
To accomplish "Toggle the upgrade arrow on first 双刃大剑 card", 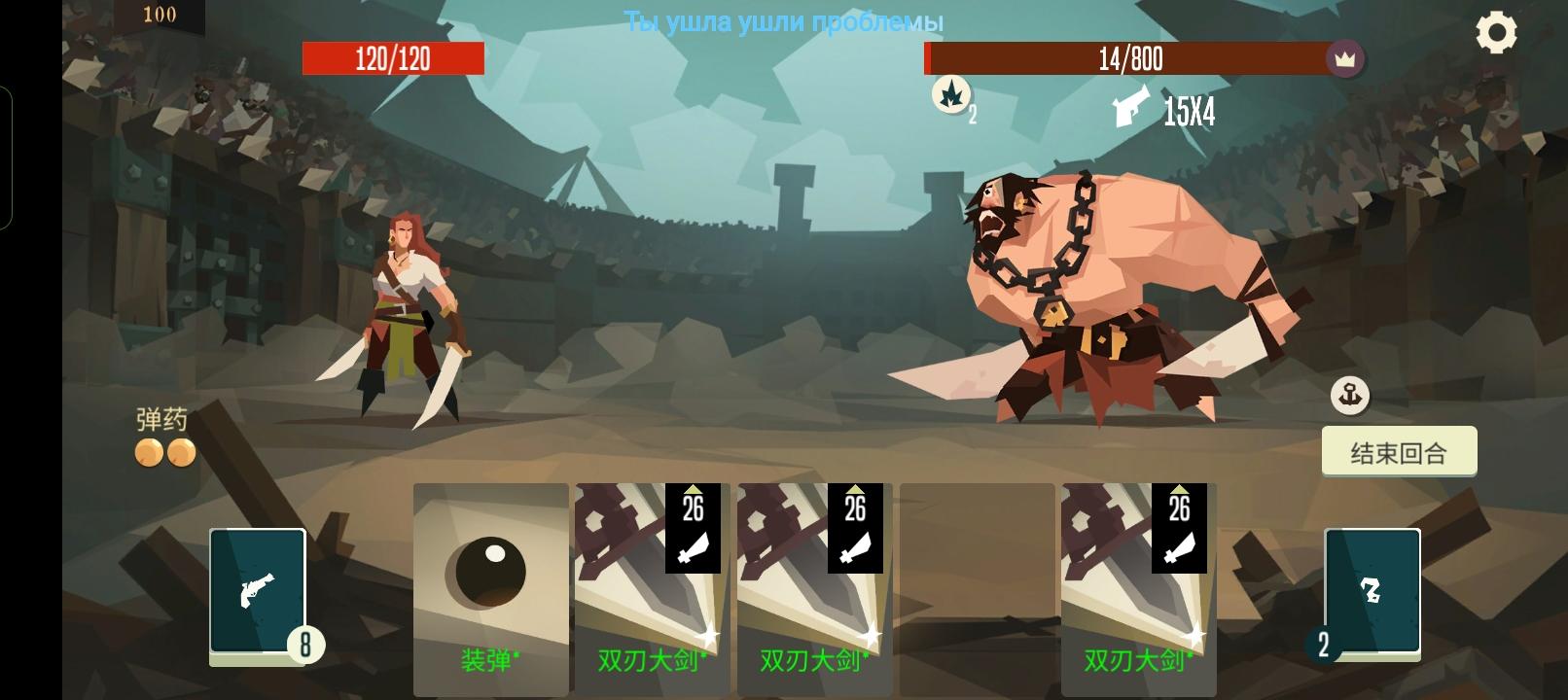I will (695, 489).
